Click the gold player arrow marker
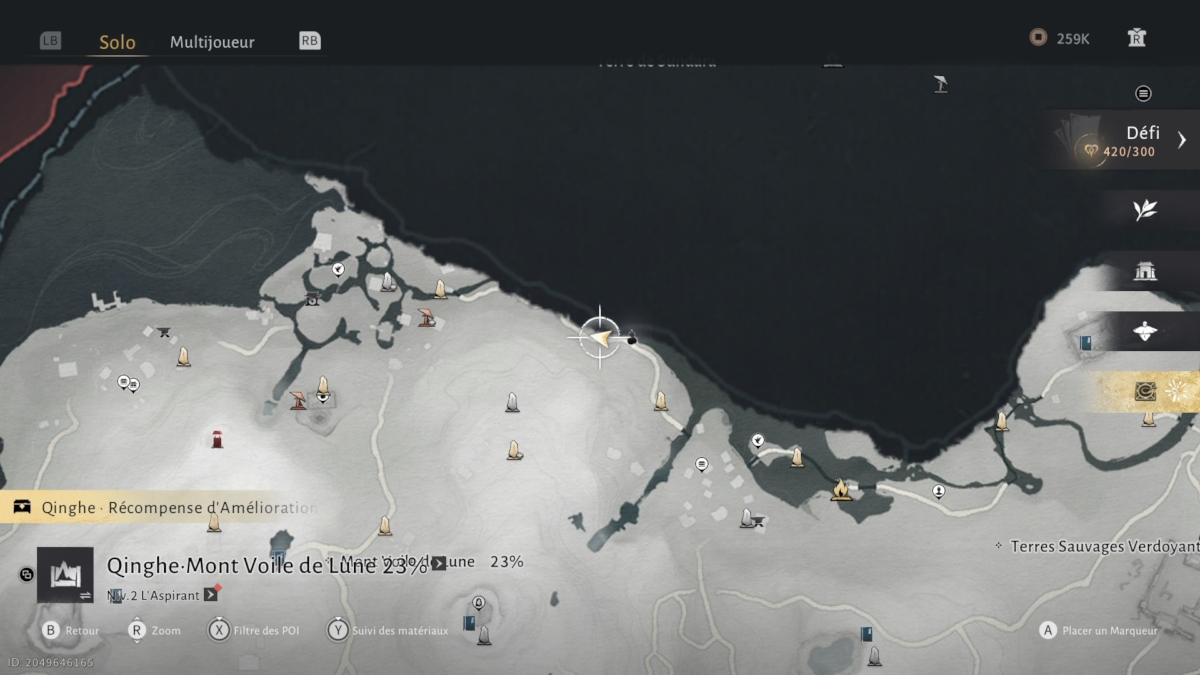Viewport: 1200px width, 675px height. click(600, 338)
